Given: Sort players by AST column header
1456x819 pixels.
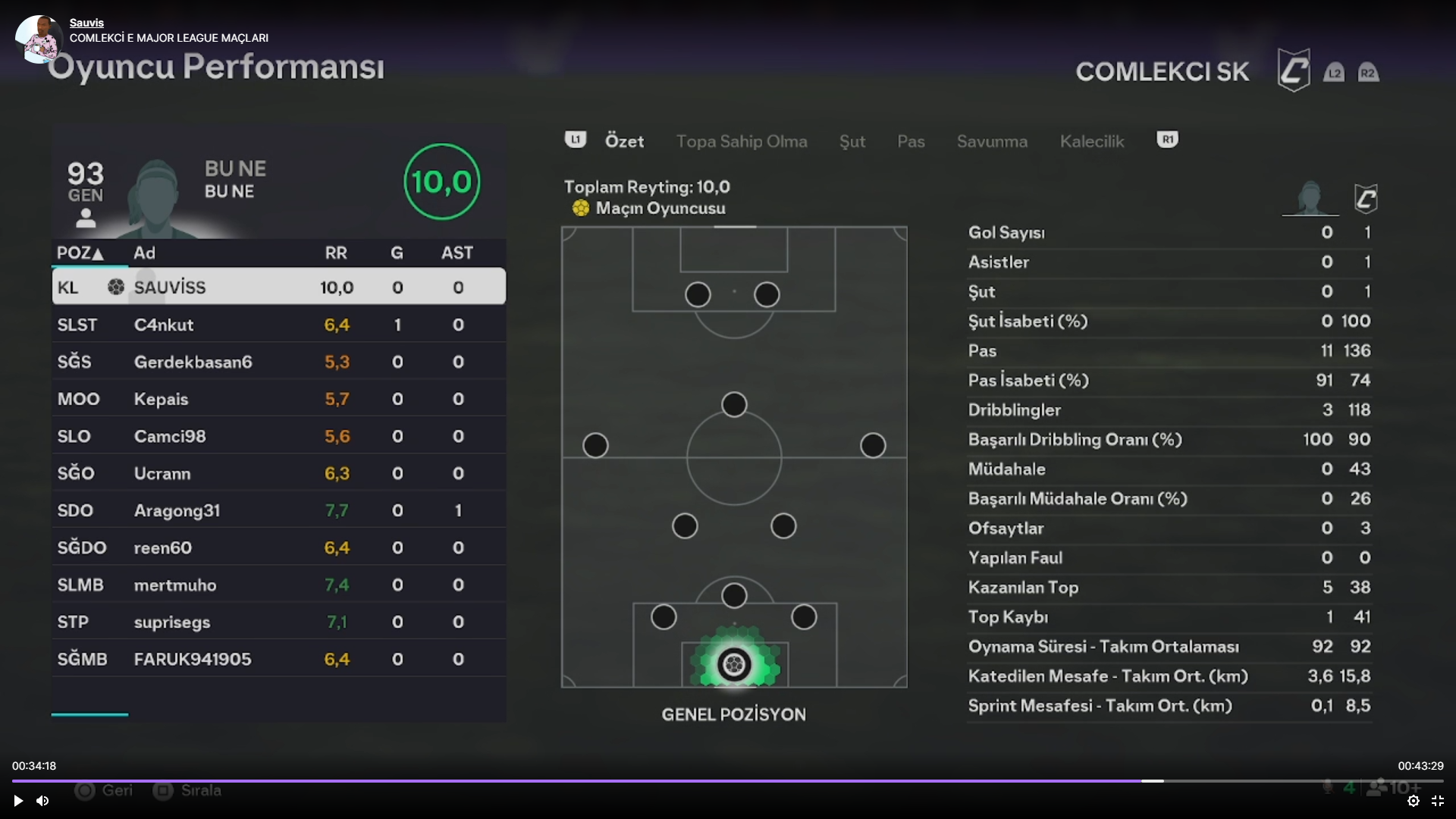Looking at the screenshot, I should click(x=457, y=253).
